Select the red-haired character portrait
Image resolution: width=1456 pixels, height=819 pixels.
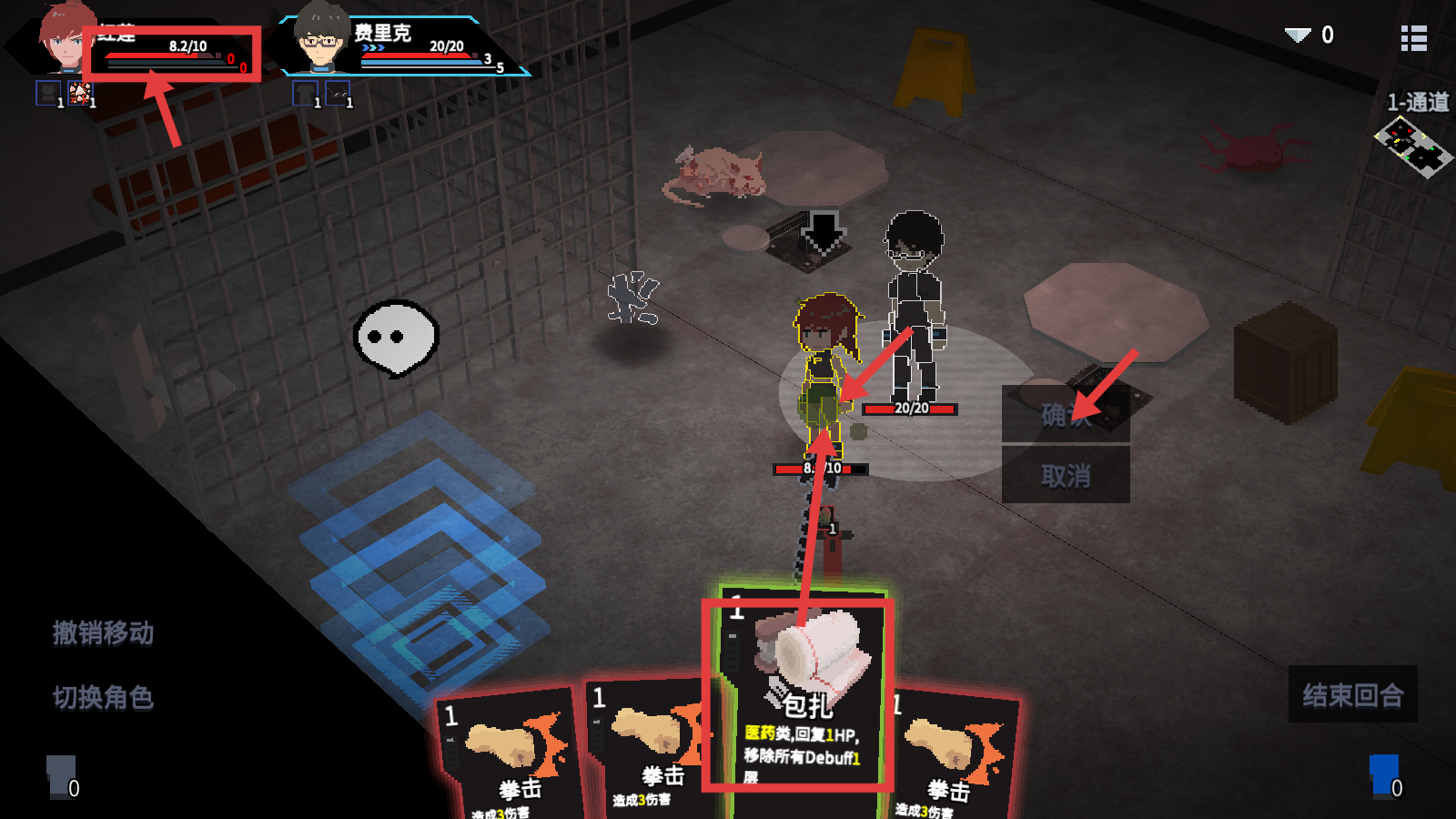pyautogui.click(x=66, y=38)
